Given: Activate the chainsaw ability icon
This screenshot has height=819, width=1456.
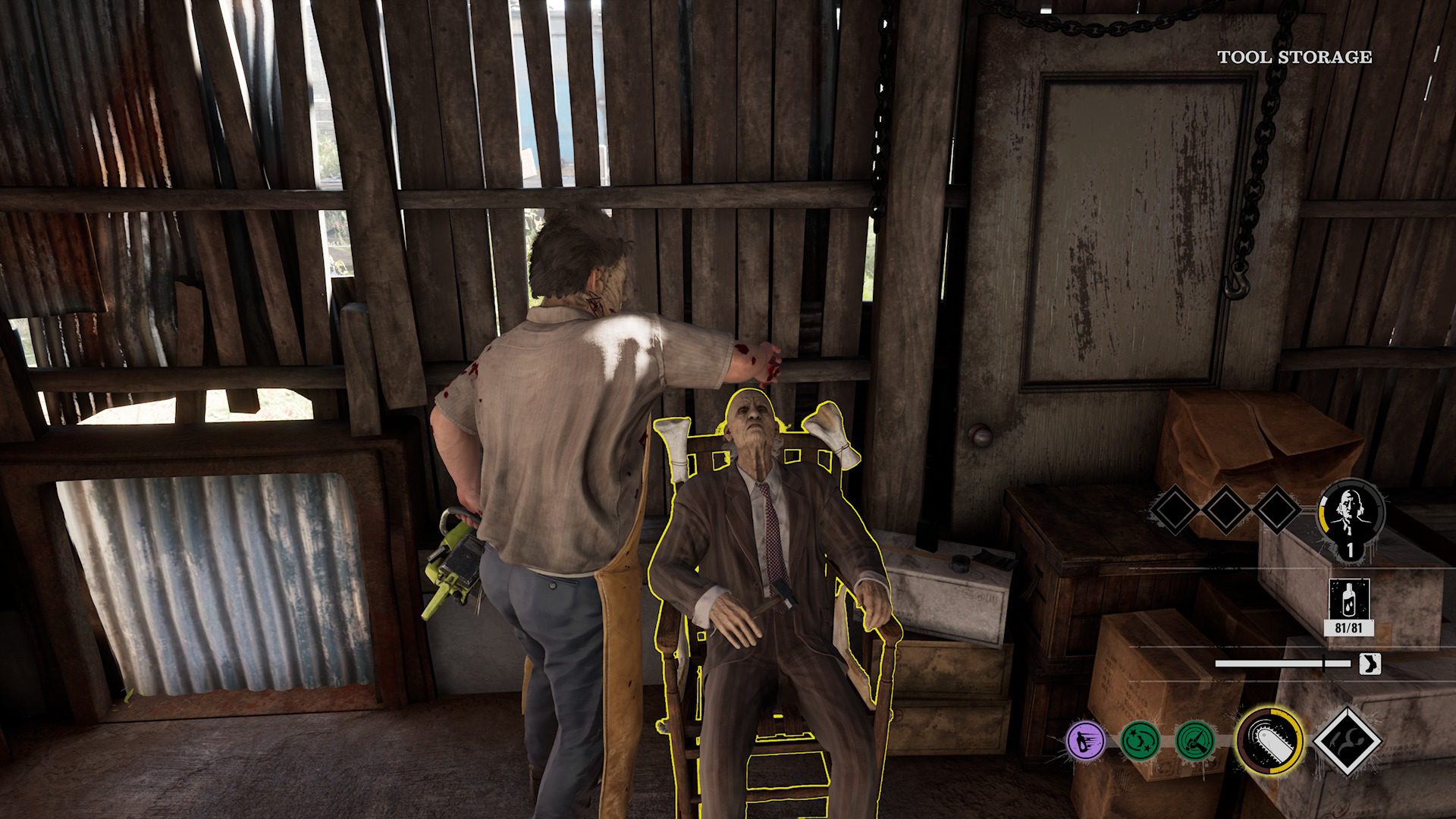Looking at the screenshot, I should [x=1269, y=740].
